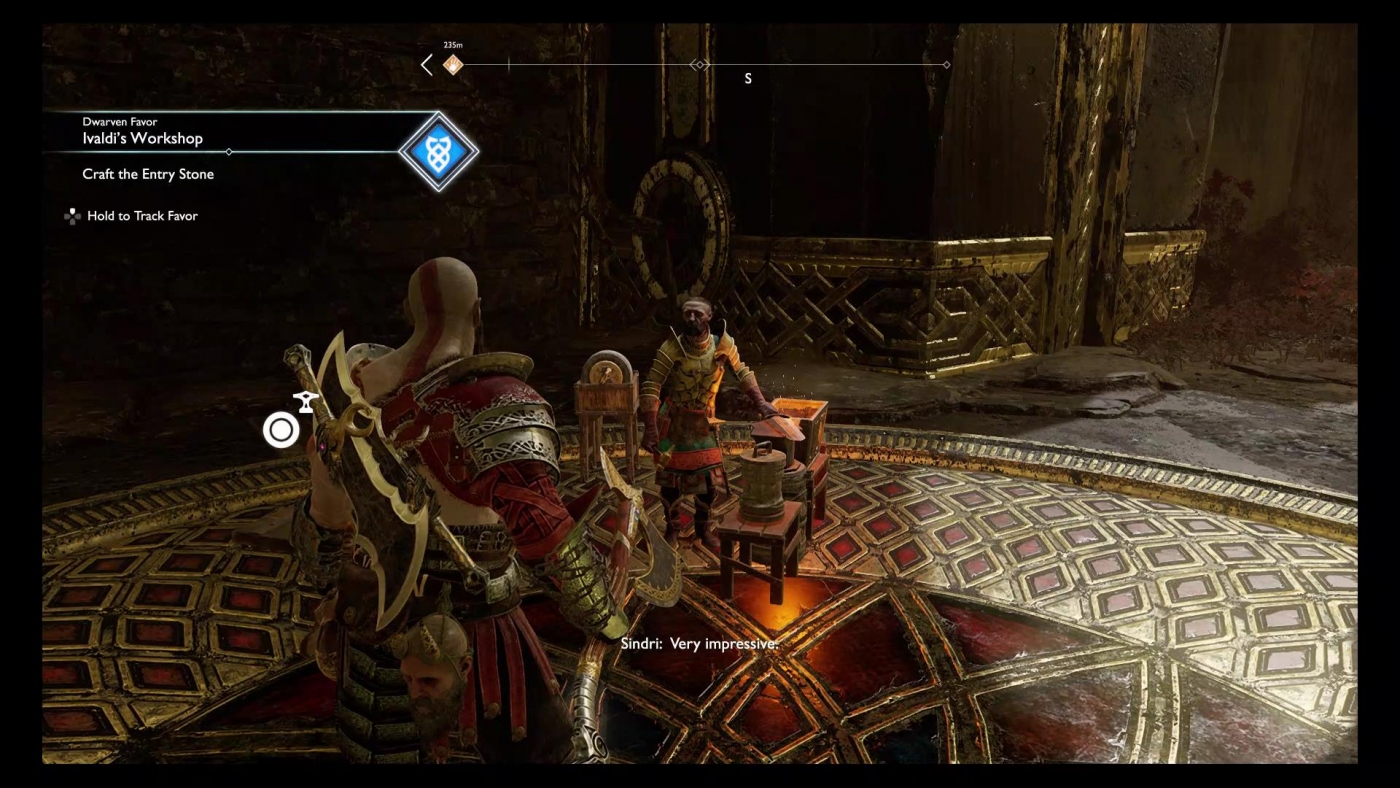Screen dimensions: 1400x788
Task: Click the orange waypoint marker on the compass
Action: [452, 63]
